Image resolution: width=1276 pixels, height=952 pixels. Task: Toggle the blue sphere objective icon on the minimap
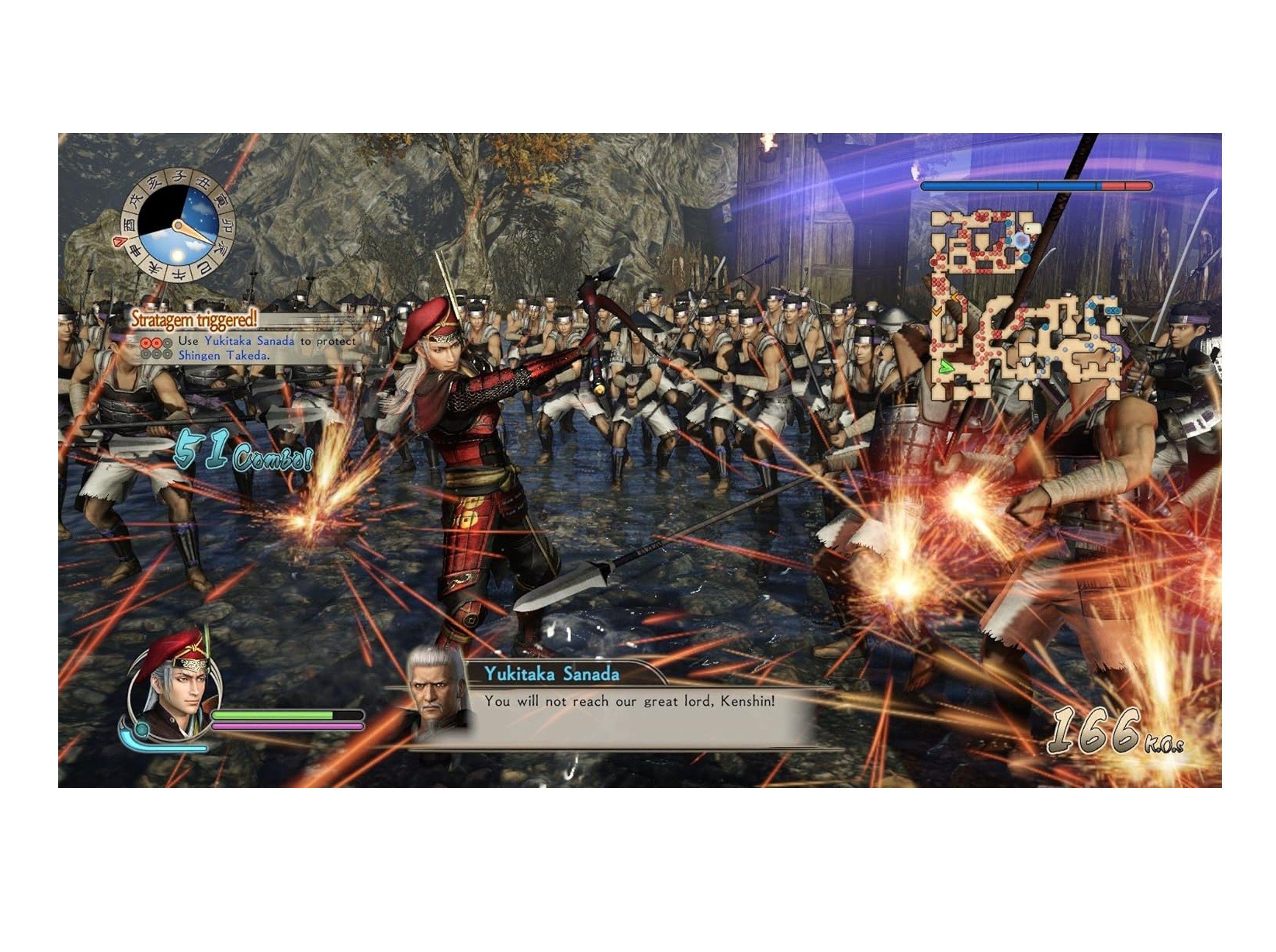click(x=1025, y=258)
